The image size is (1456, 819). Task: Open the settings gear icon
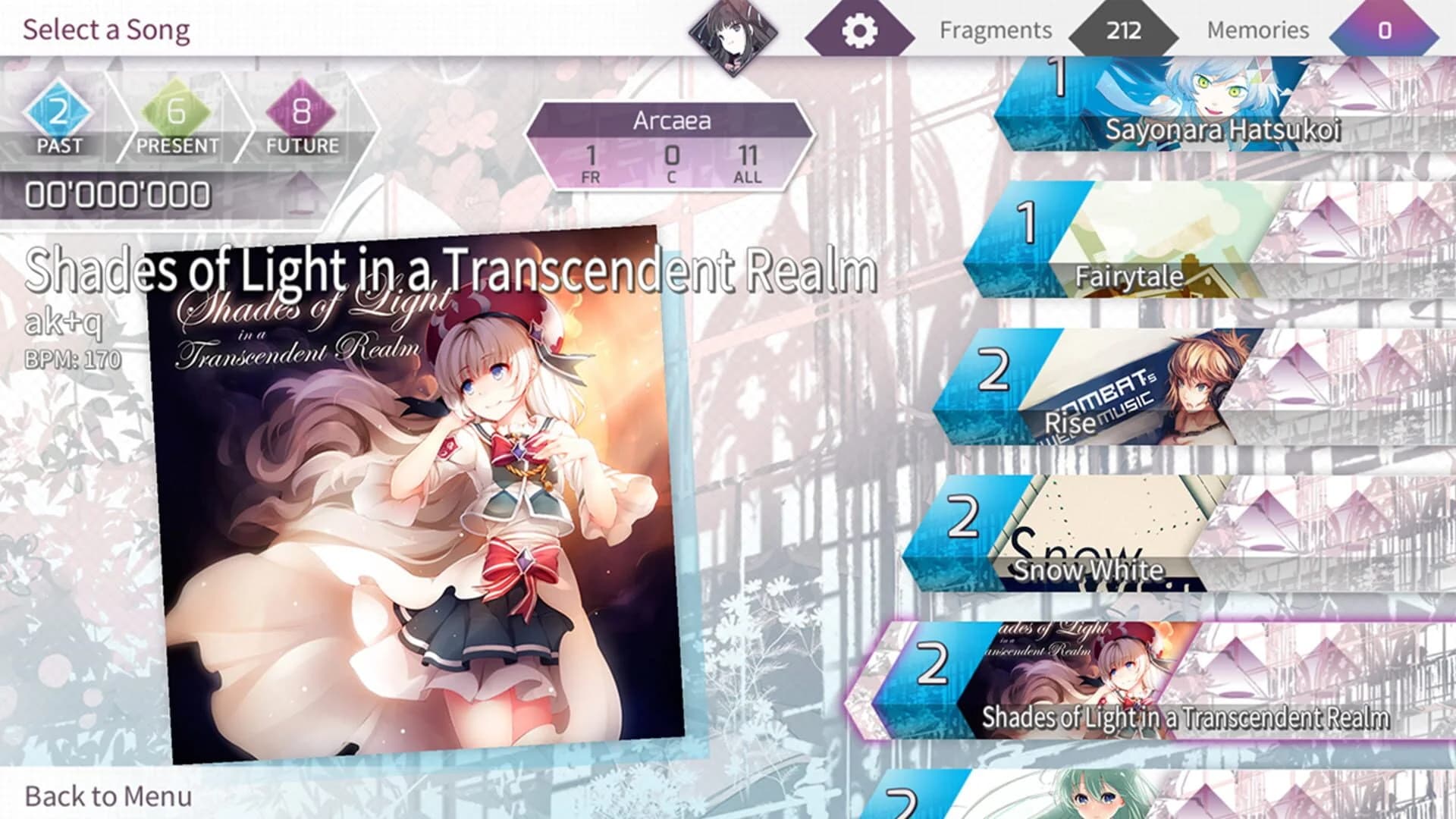(861, 30)
